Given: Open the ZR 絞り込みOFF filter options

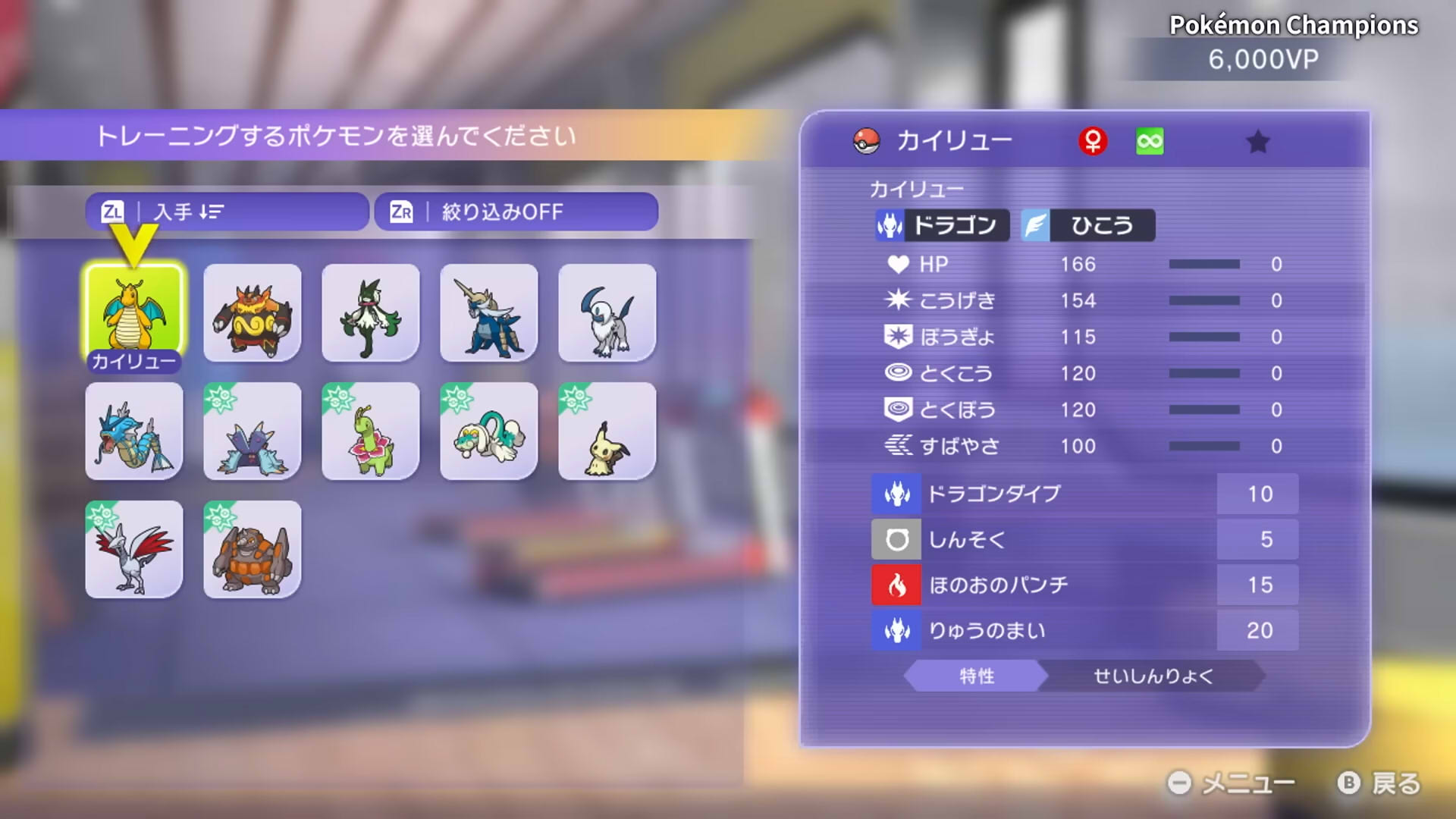Looking at the screenshot, I should coord(516,212).
